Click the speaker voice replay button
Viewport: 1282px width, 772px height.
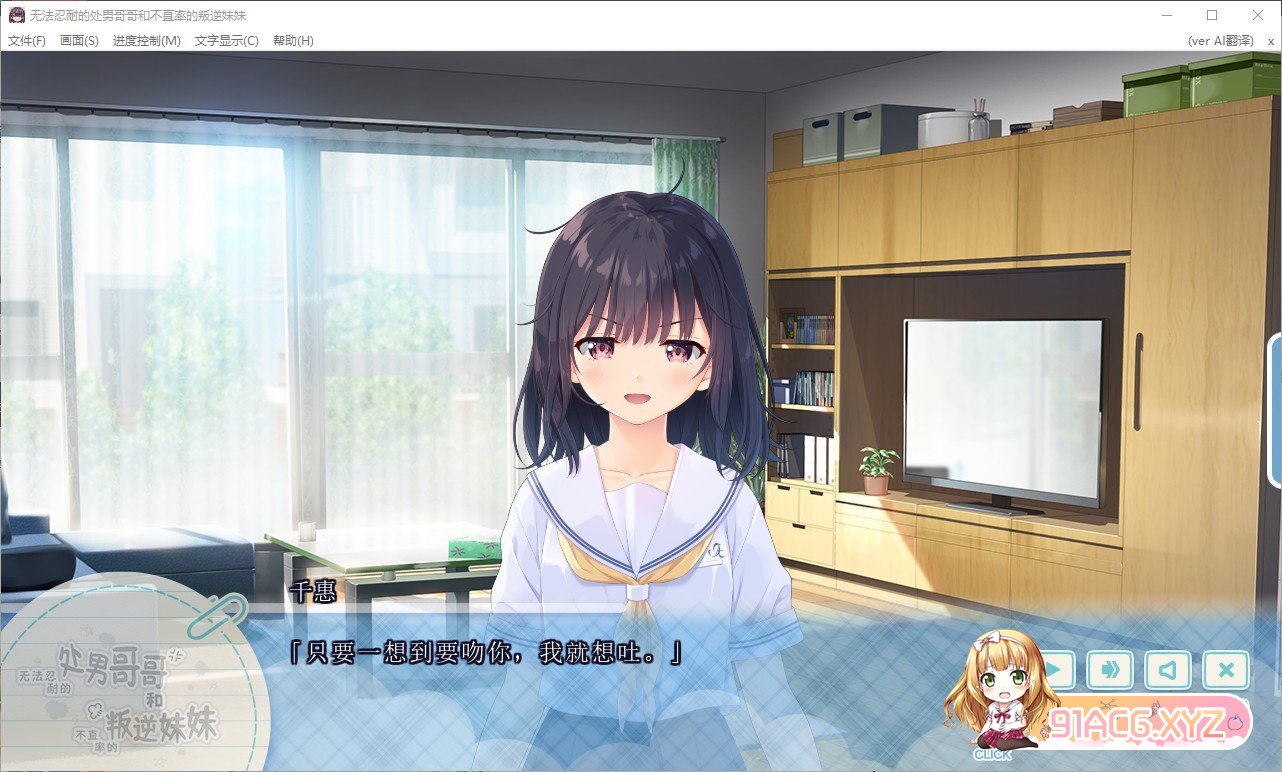coord(1168,669)
